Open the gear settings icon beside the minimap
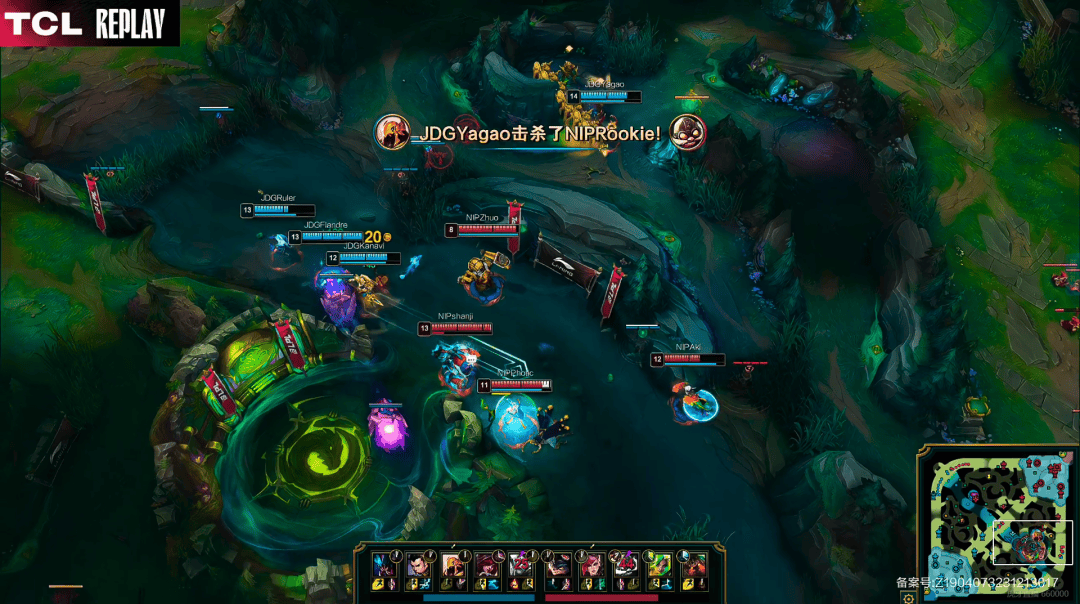Screen dimensions: 1080x604 click(x=908, y=597)
